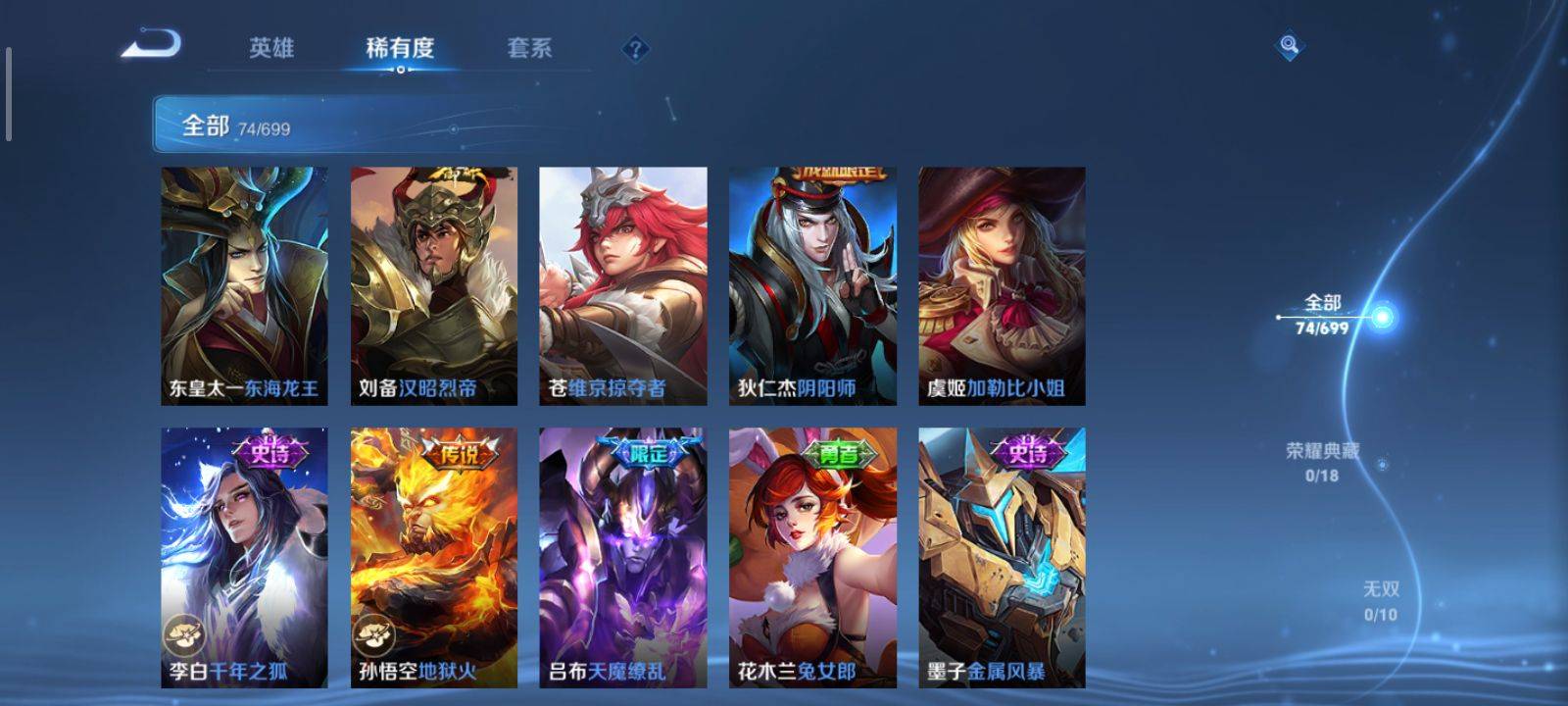Open the 吕布 天魔缭乱 skin card
The image size is (1568, 706).
tap(623, 557)
